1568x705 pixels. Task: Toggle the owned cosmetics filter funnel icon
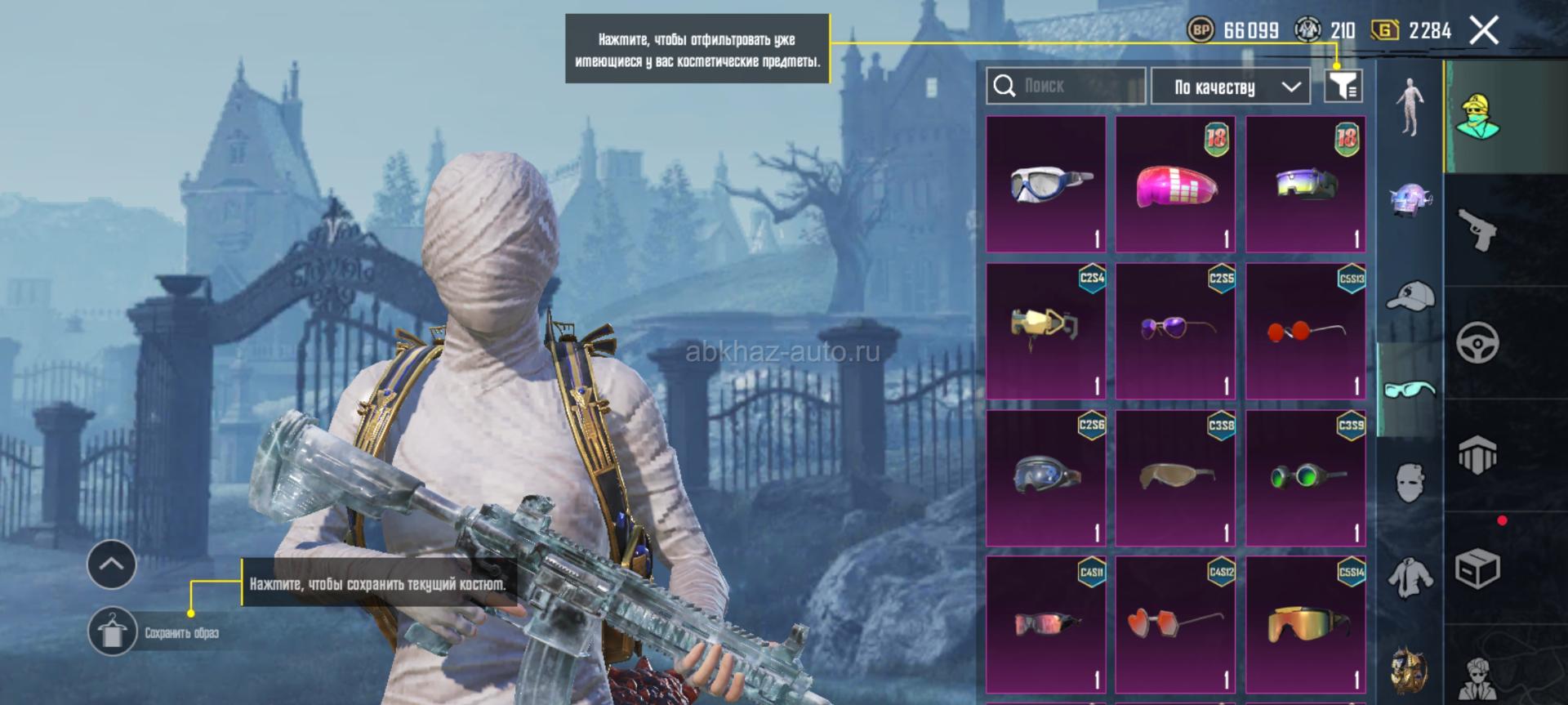point(1343,85)
